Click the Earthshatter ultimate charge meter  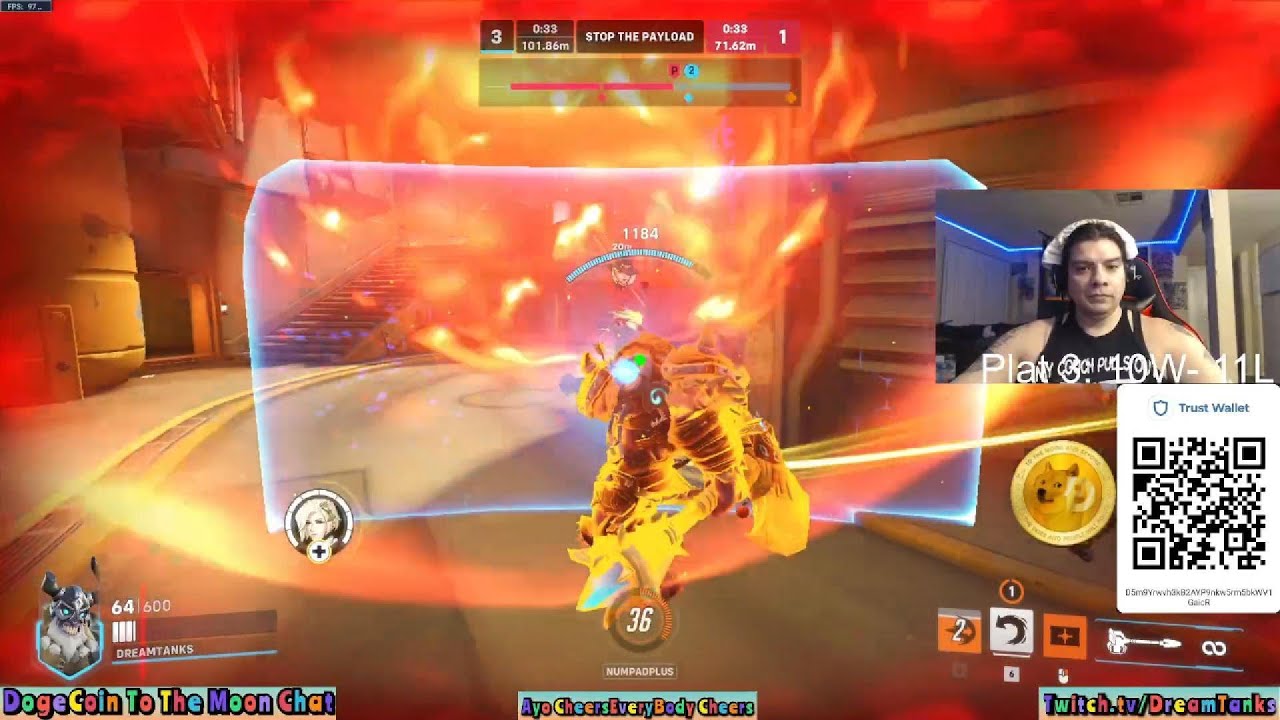click(x=639, y=622)
